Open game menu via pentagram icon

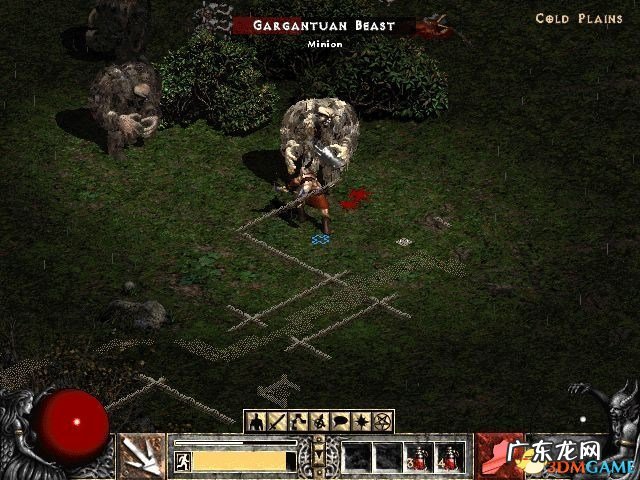pyautogui.click(x=383, y=421)
